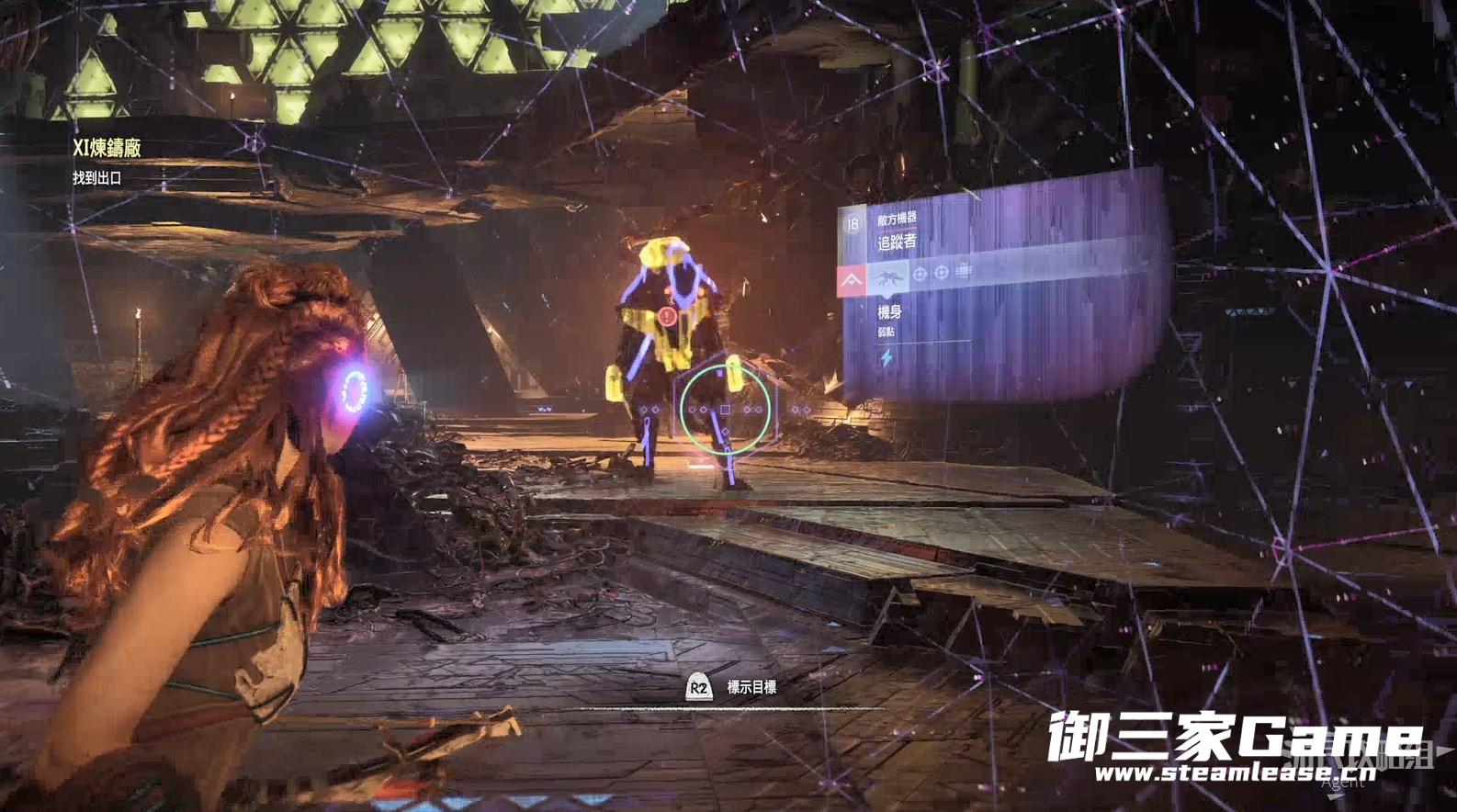This screenshot has height=812, width=1457.
Task: Open the XI煉鑄廠 quest tracker
Action: pos(107,147)
